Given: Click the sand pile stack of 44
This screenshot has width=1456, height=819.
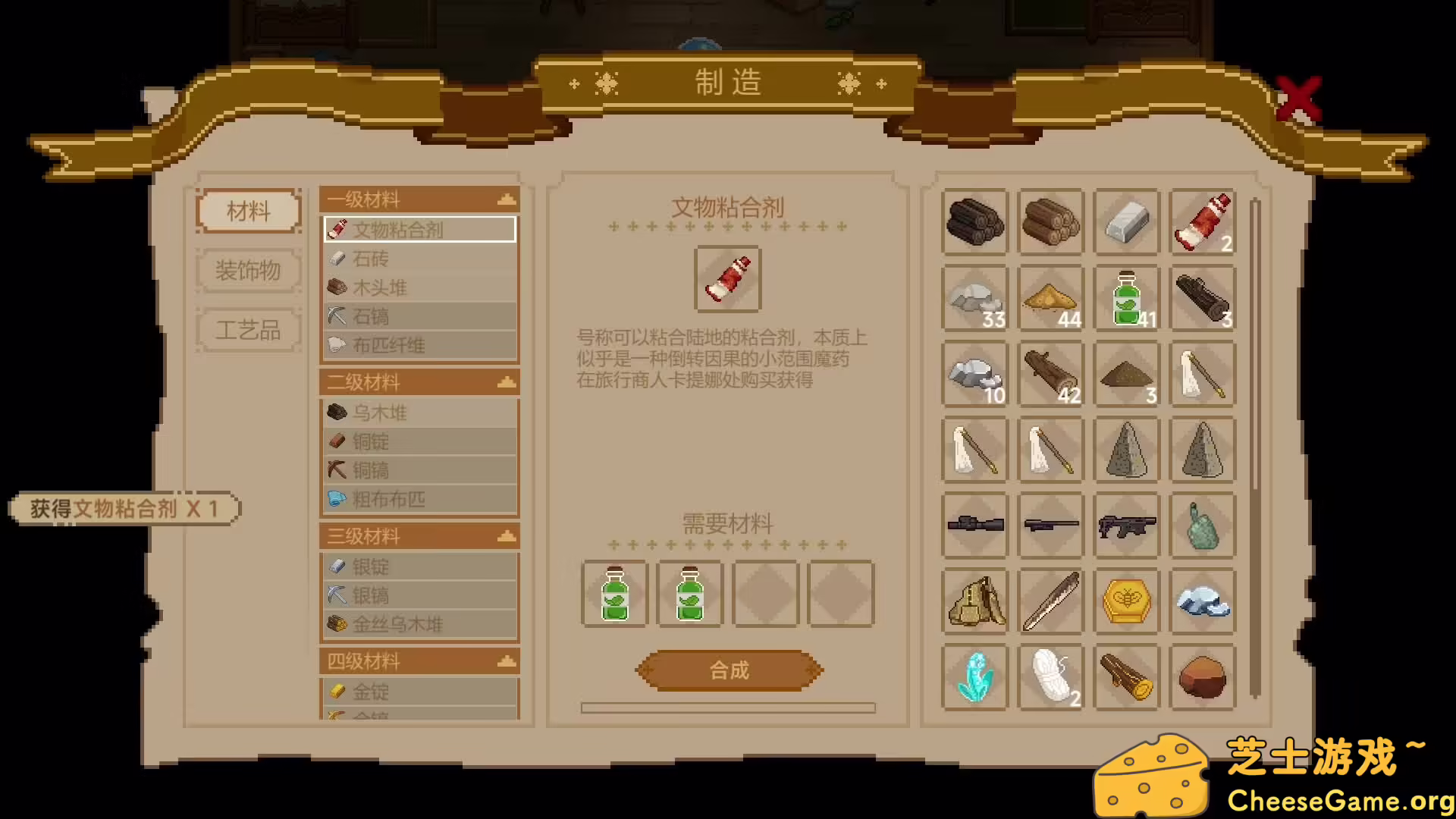Looking at the screenshot, I should (1050, 298).
